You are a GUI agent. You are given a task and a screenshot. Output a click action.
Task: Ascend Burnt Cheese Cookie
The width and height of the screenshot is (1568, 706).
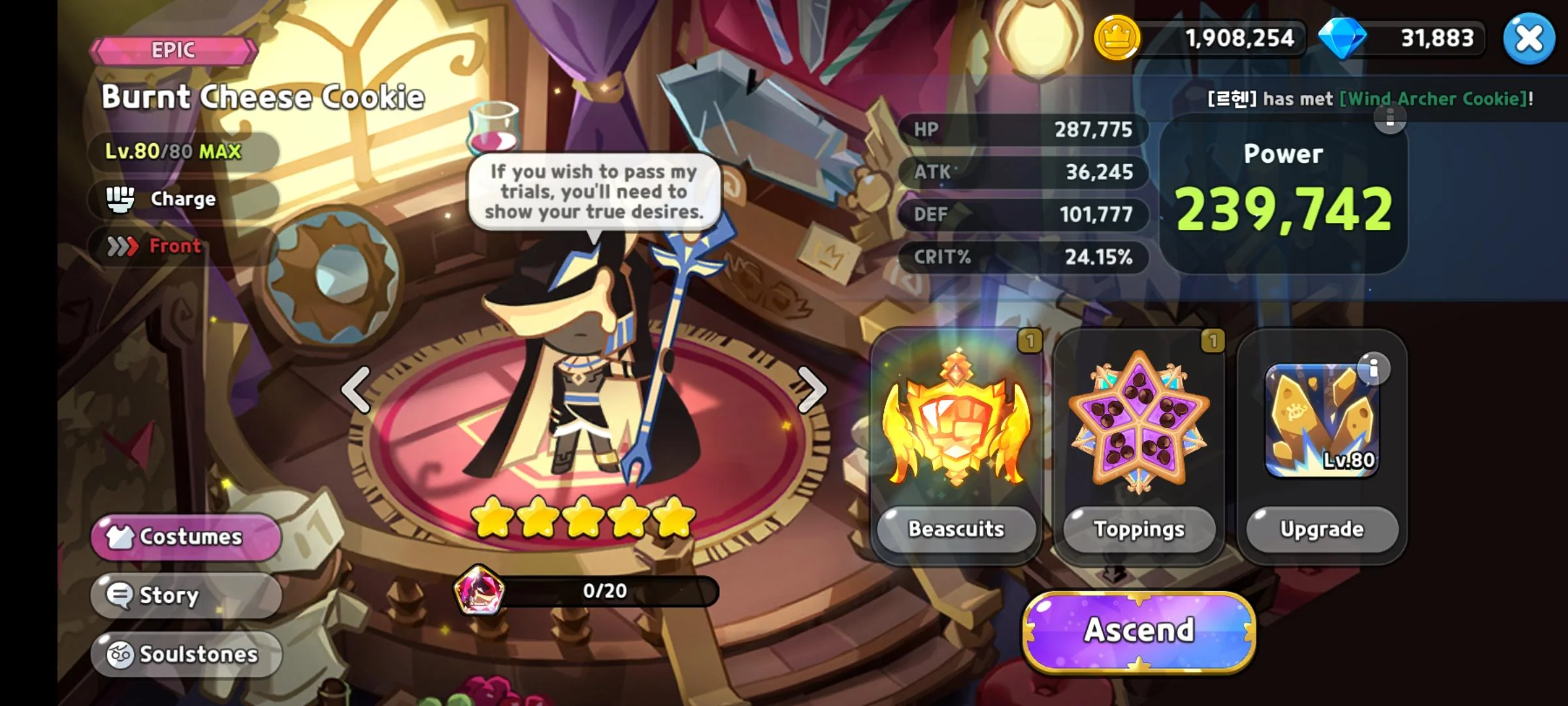pos(1139,631)
